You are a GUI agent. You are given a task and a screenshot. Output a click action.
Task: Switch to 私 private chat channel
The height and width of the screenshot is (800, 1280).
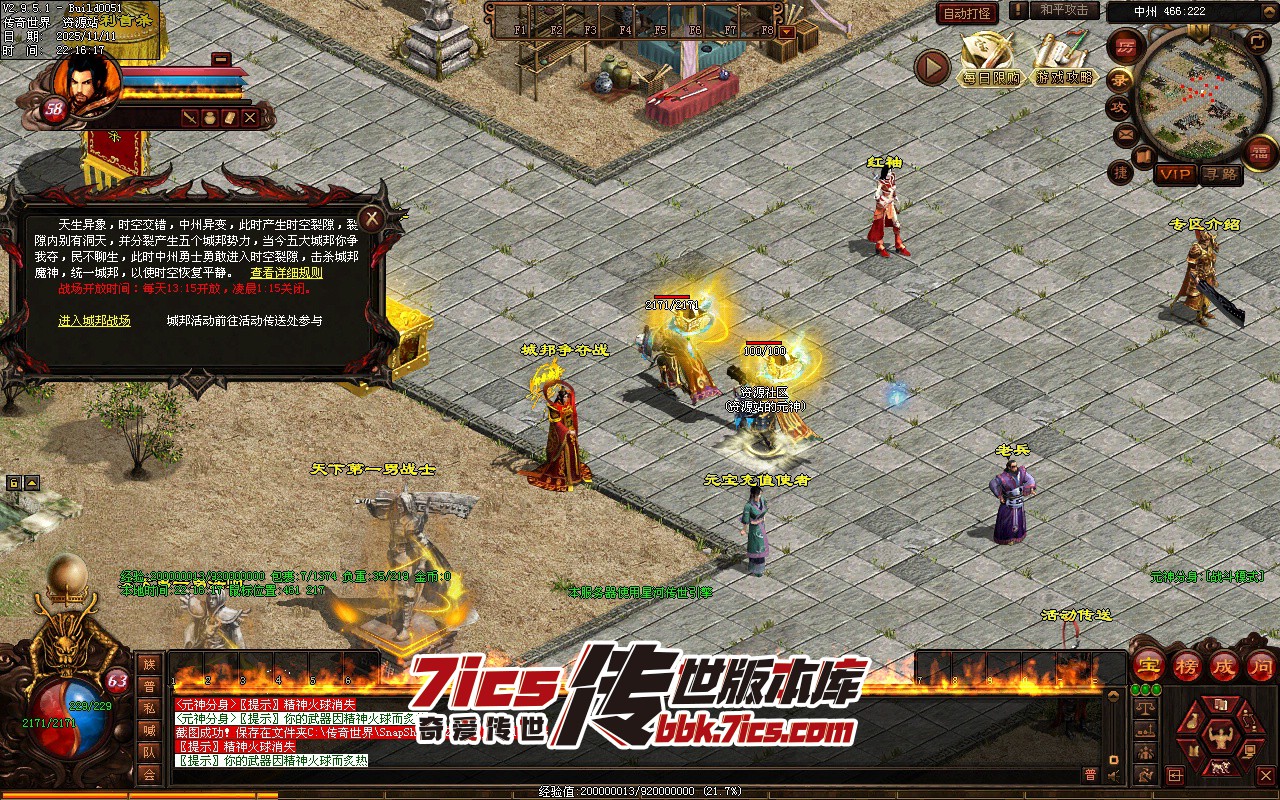pyautogui.click(x=149, y=708)
